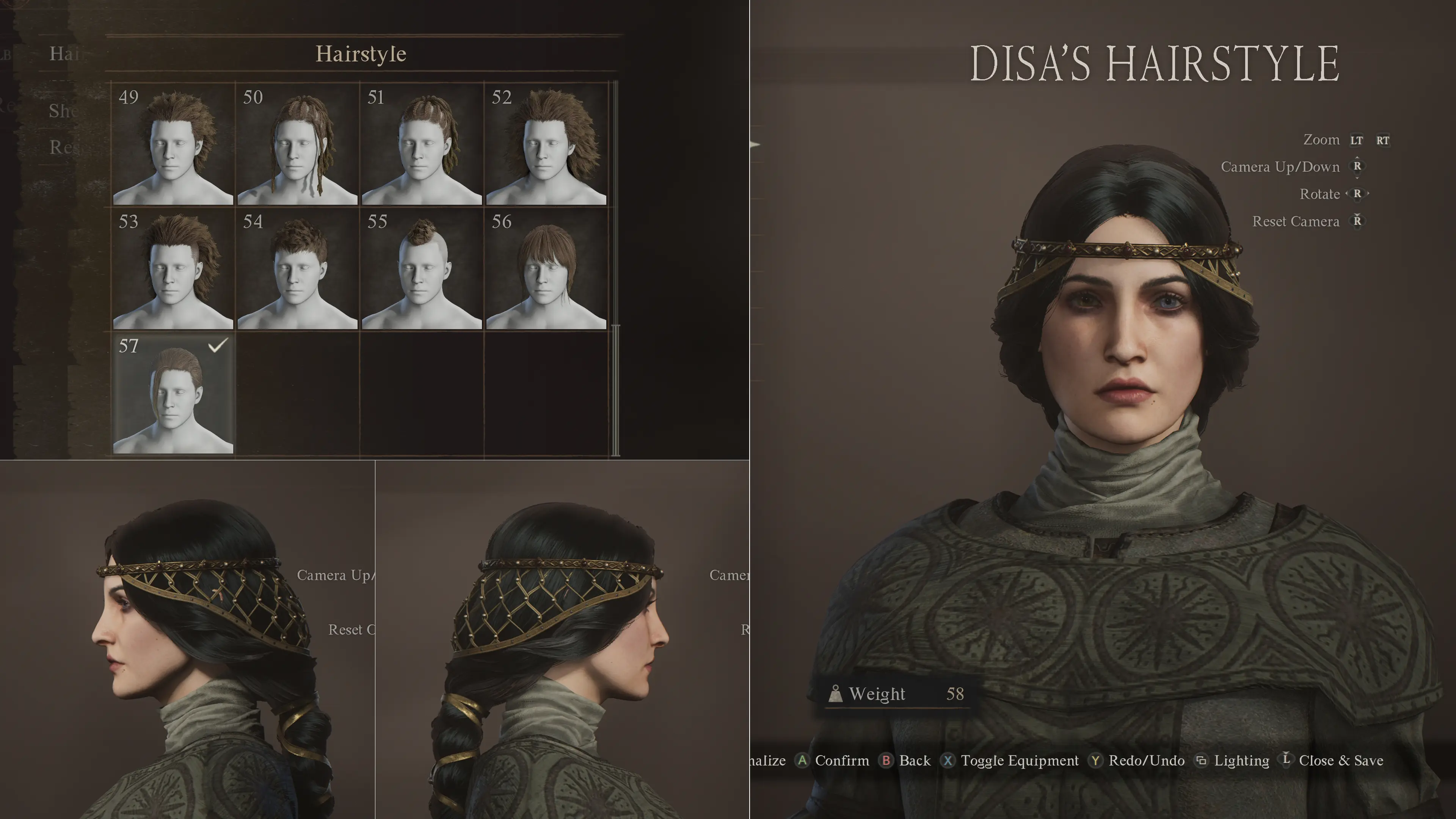Image resolution: width=1456 pixels, height=819 pixels.
Task: Change the preview Lighting
Action: pyautogui.click(x=1233, y=761)
